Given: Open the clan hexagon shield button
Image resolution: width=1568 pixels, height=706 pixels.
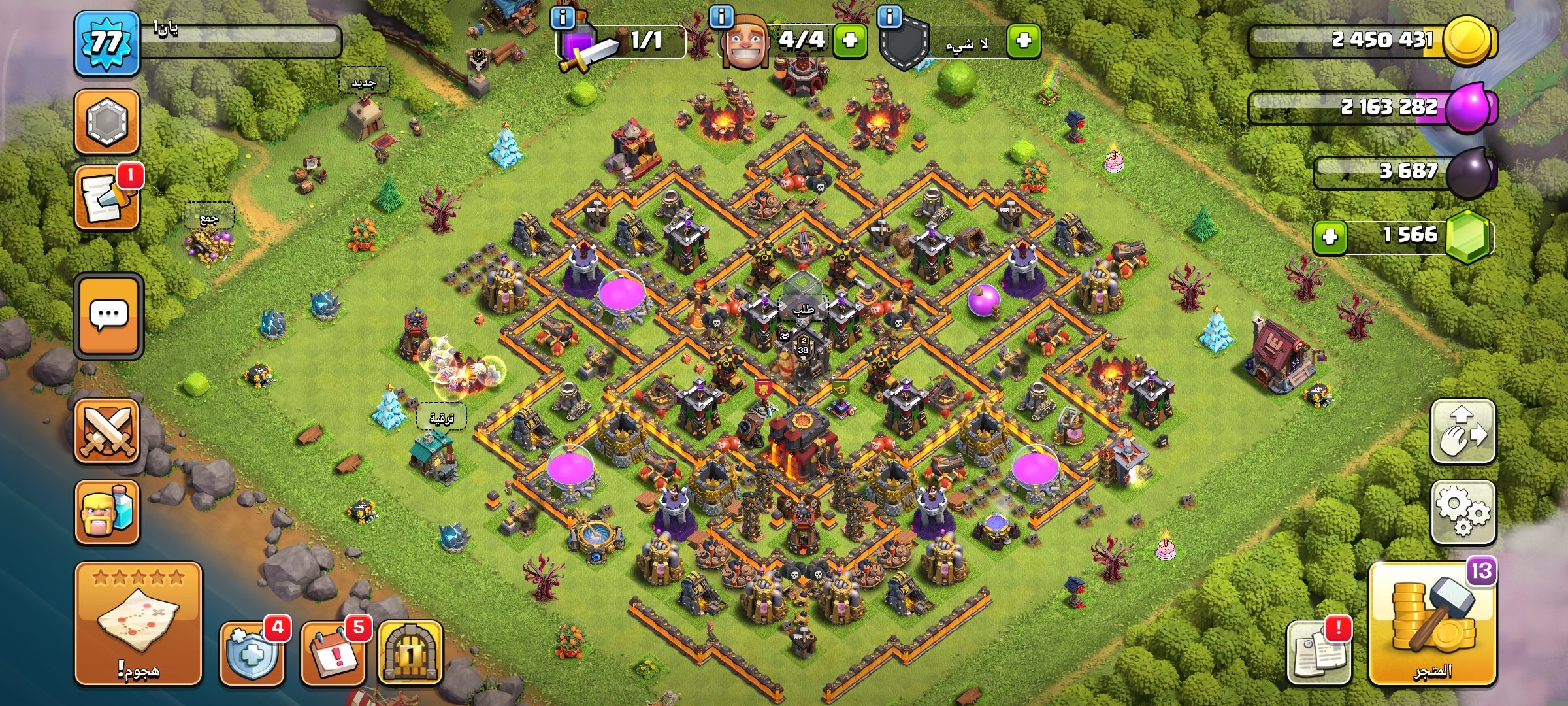Looking at the screenshot, I should click(106, 122).
